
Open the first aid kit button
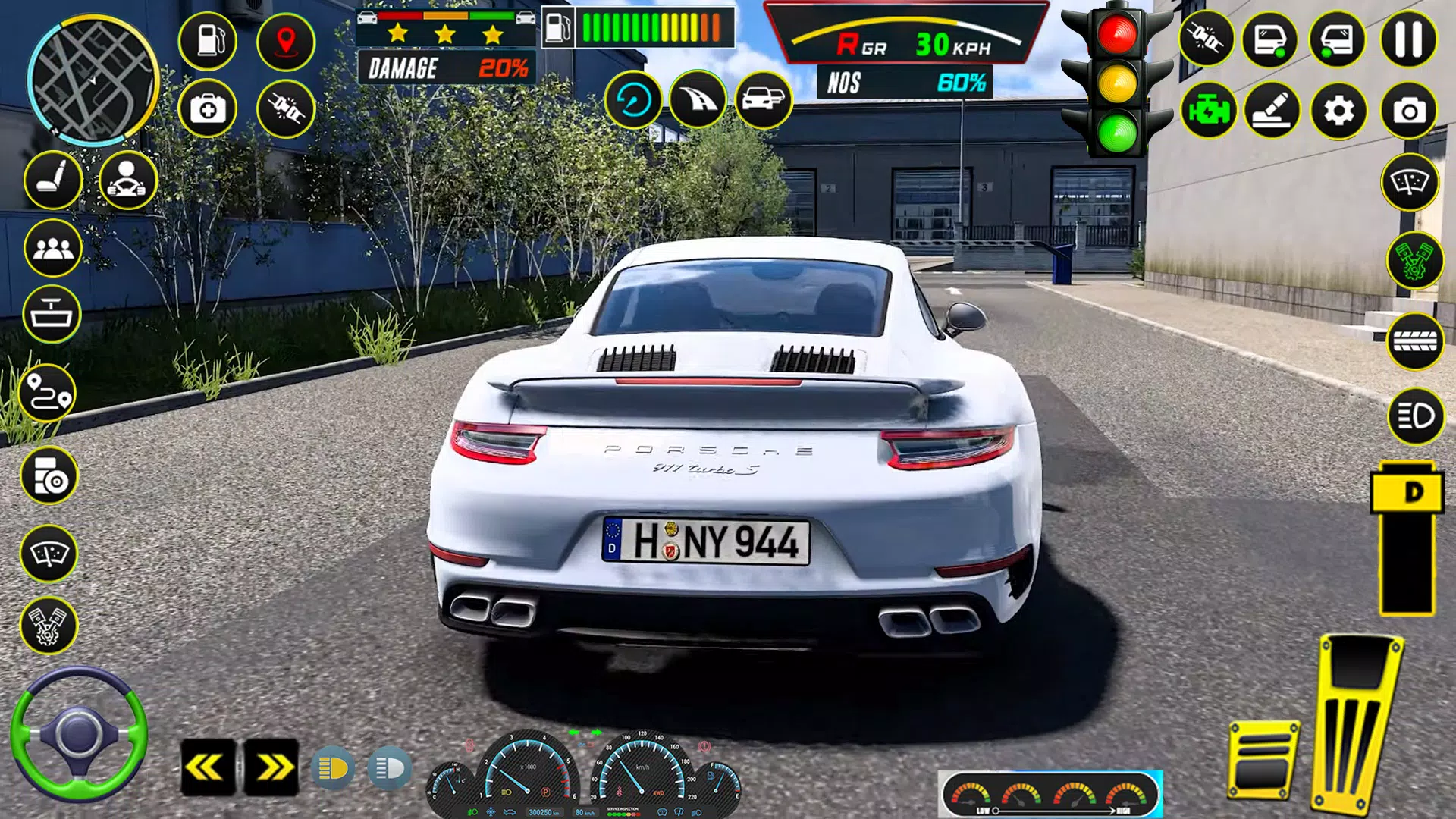(x=208, y=109)
